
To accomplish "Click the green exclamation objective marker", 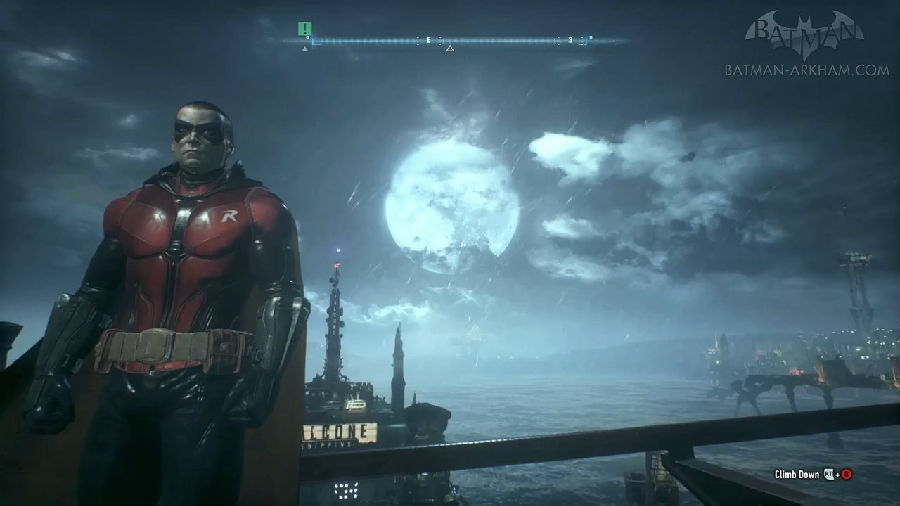I will (x=305, y=28).
